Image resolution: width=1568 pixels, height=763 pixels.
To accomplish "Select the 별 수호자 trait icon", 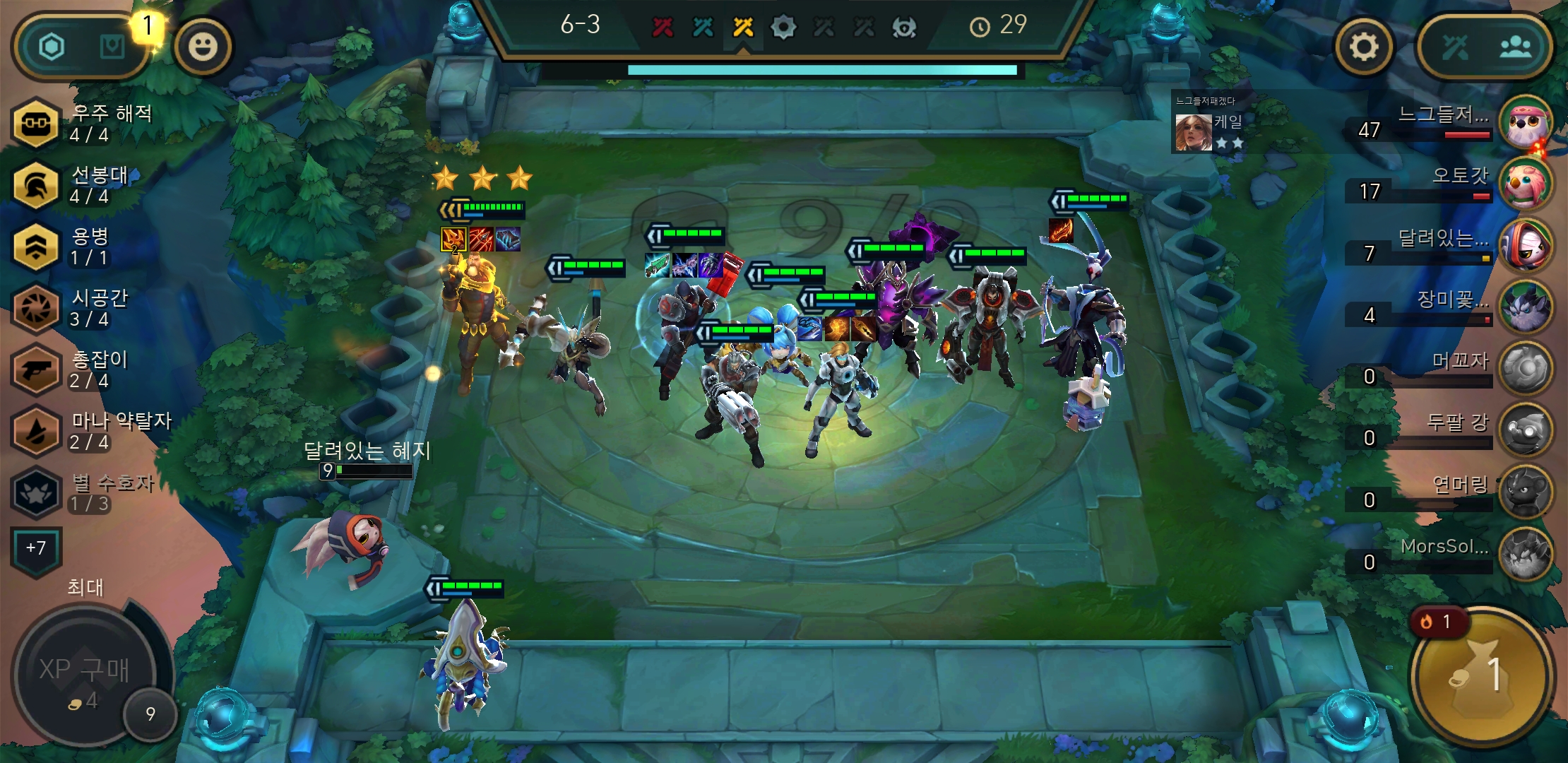I will pos(36,493).
